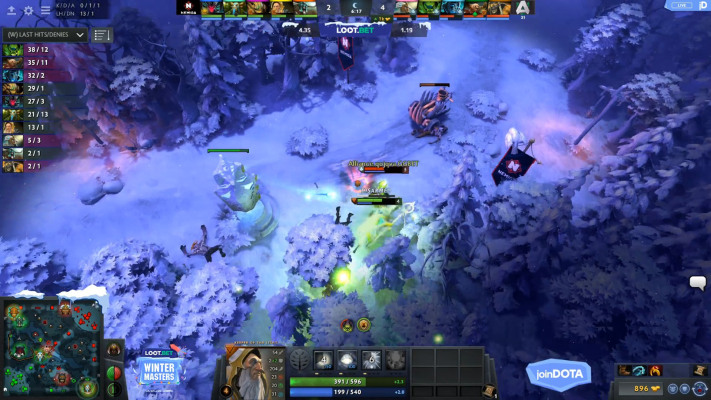This screenshot has width=711, height=400.
Task: Open the shop via the gold counter
Action: [x=645, y=387]
